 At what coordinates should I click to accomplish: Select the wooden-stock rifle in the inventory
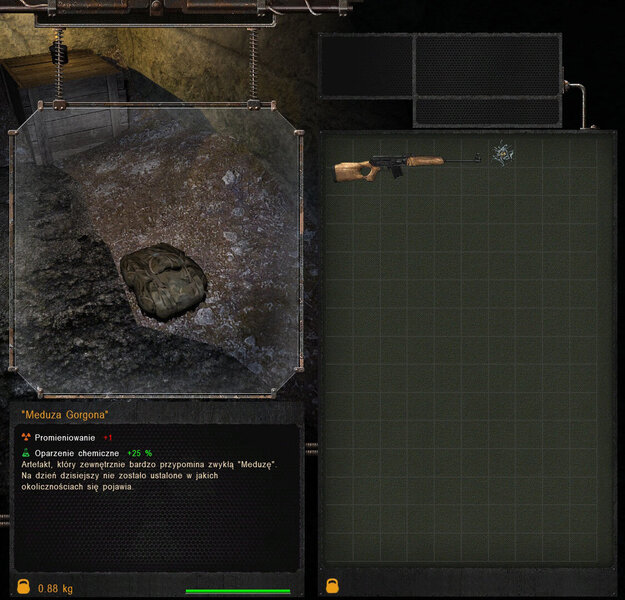tap(405, 165)
